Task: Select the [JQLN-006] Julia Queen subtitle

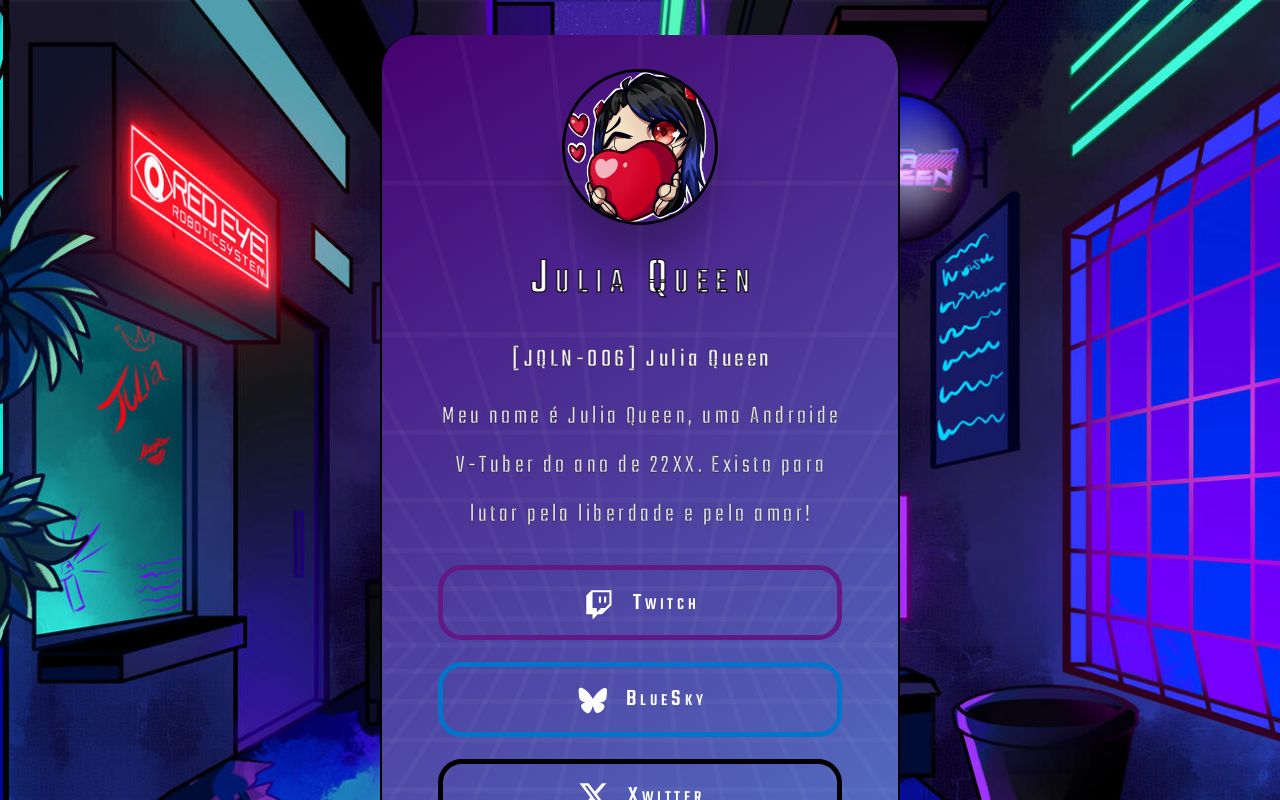Action: (640, 358)
